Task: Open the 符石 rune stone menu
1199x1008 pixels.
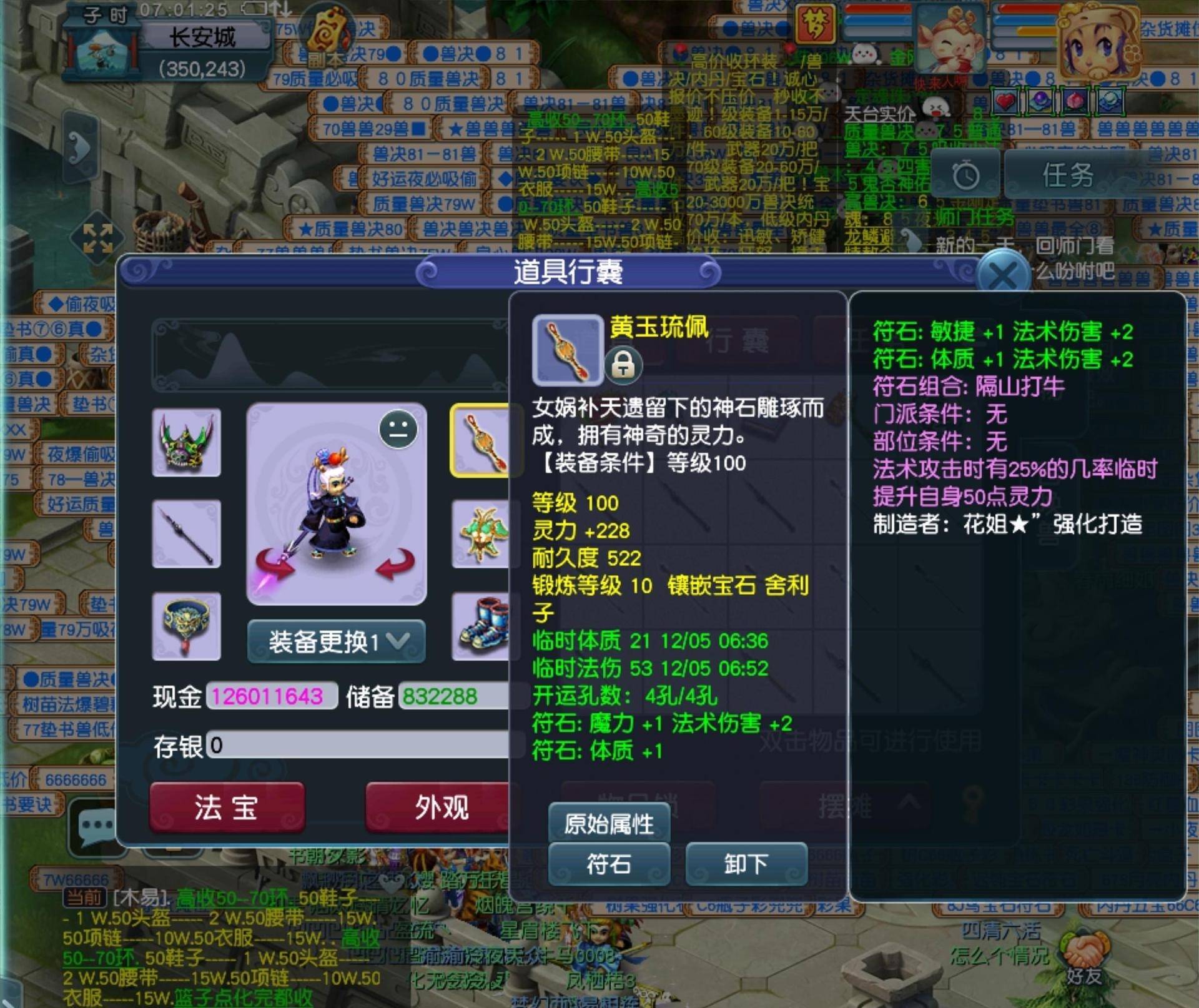Action: pyautogui.click(x=608, y=864)
